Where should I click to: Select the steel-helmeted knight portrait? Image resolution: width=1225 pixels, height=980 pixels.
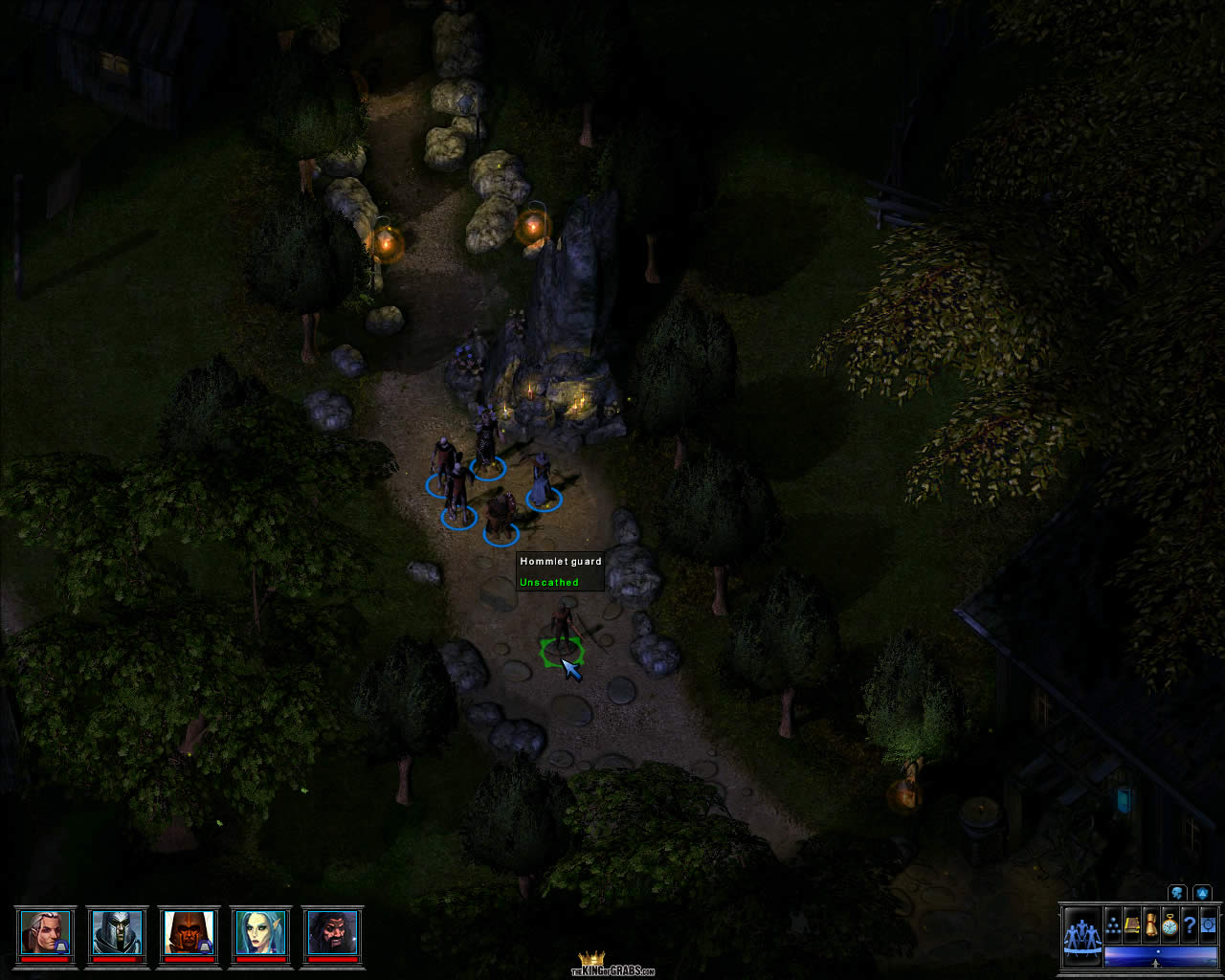pyautogui.click(x=117, y=931)
